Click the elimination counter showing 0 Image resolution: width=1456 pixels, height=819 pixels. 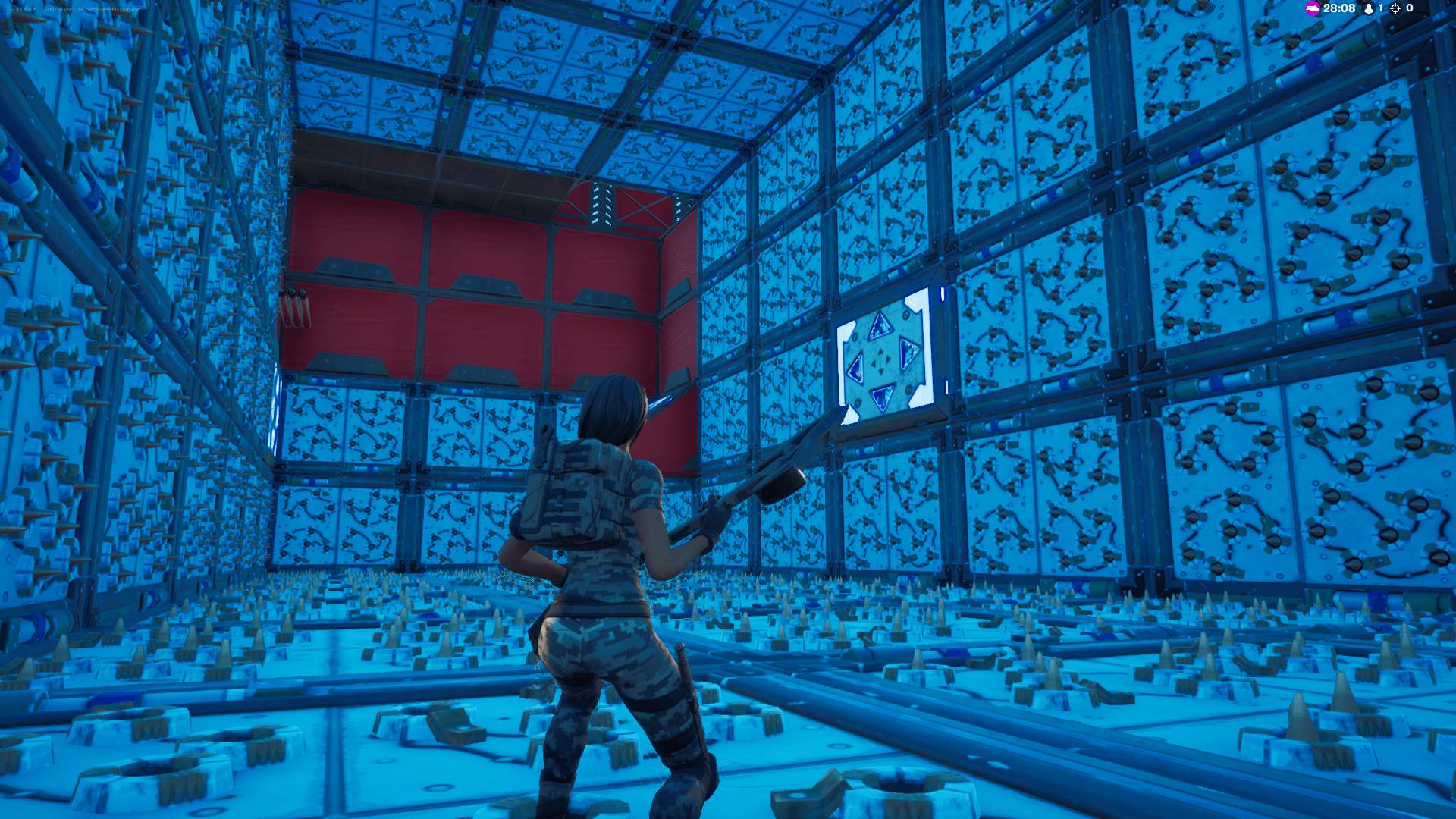[x=1410, y=8]
